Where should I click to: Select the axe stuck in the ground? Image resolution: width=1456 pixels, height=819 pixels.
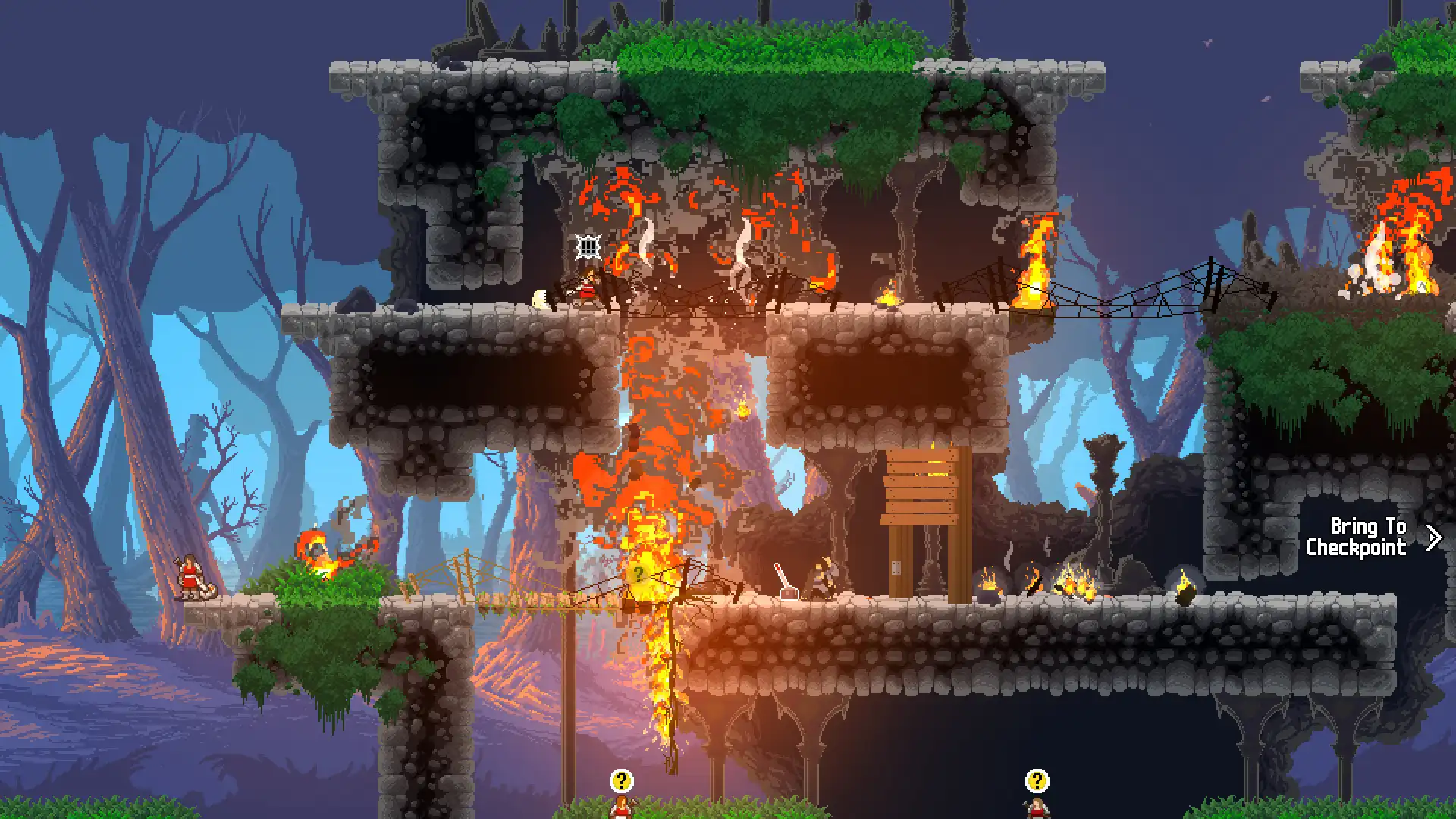click(783, 580)
